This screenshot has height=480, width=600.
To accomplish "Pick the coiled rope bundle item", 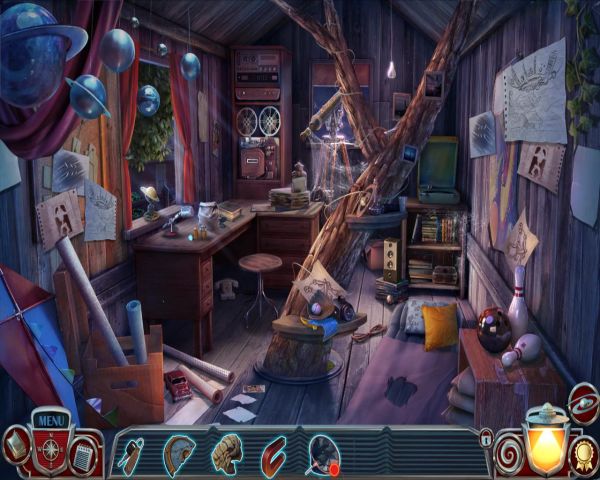I will (x=227, y=453).
